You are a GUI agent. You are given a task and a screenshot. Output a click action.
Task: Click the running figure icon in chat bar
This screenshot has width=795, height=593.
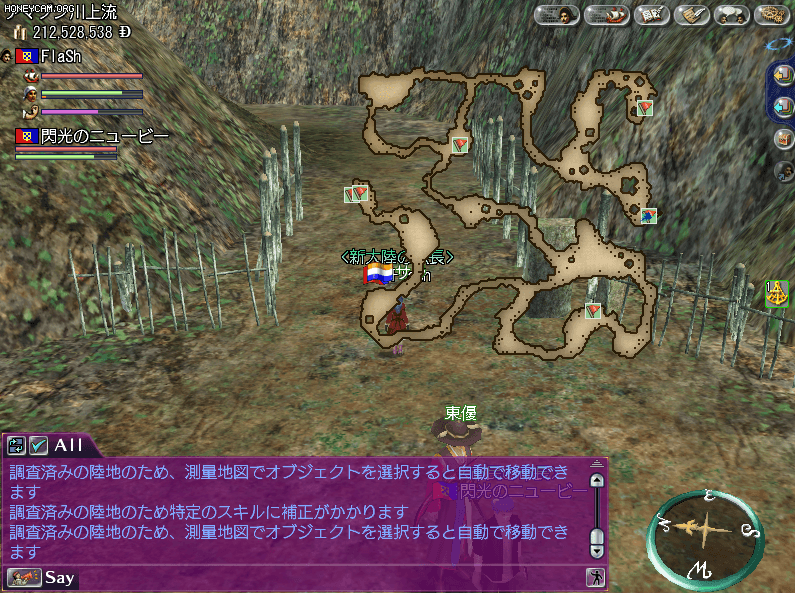pos(594,577)
